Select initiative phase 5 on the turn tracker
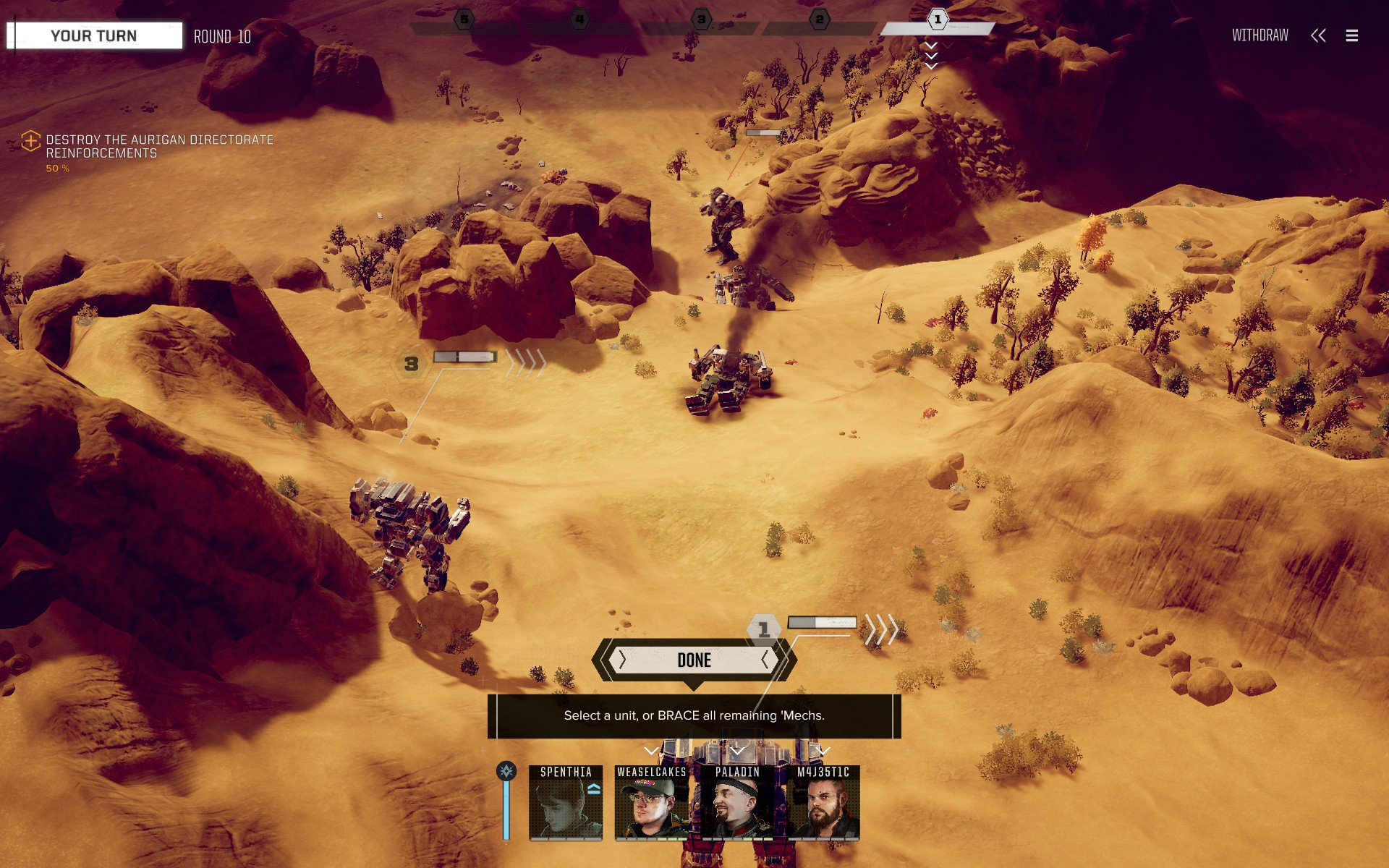 [x=464, y=20]
